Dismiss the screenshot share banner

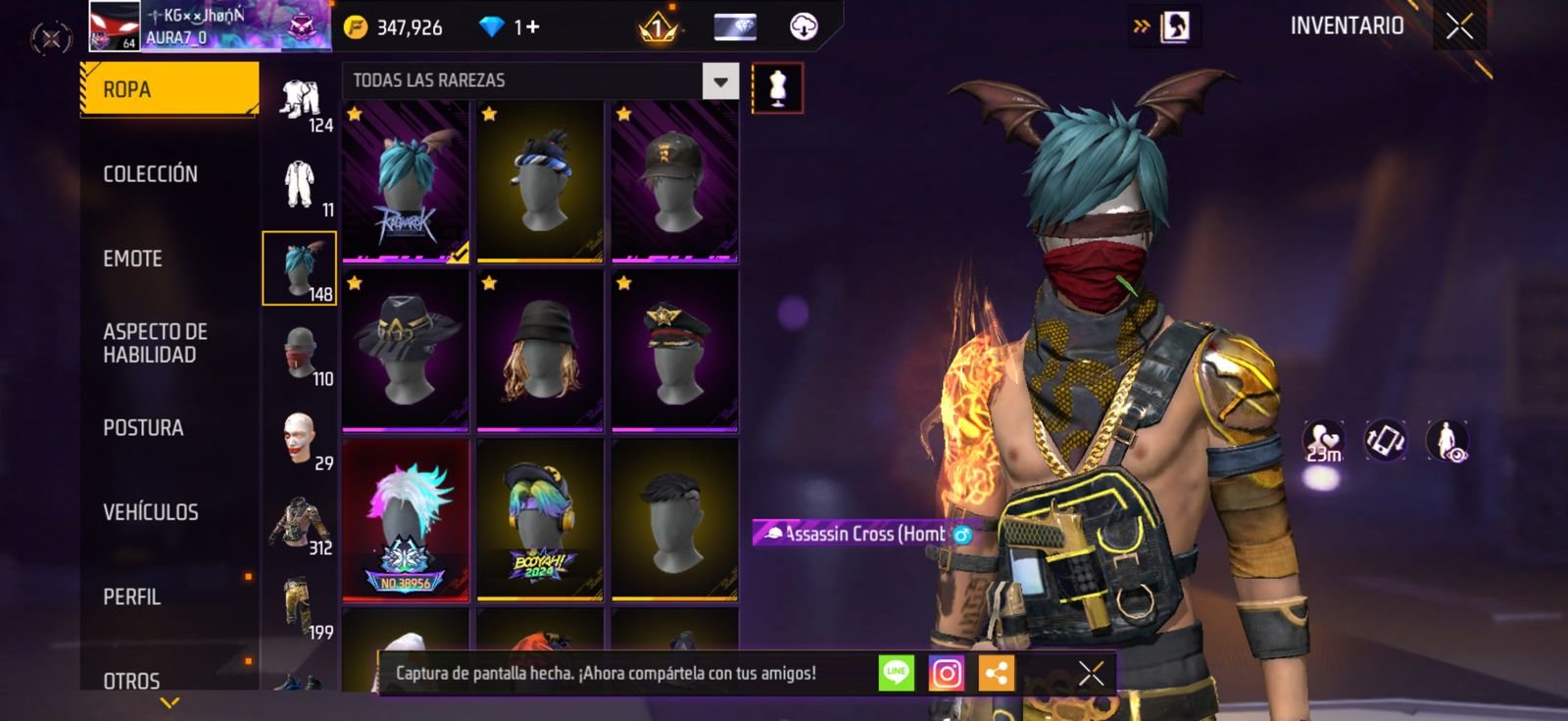pyautogui.click(x=1091, y=673)
